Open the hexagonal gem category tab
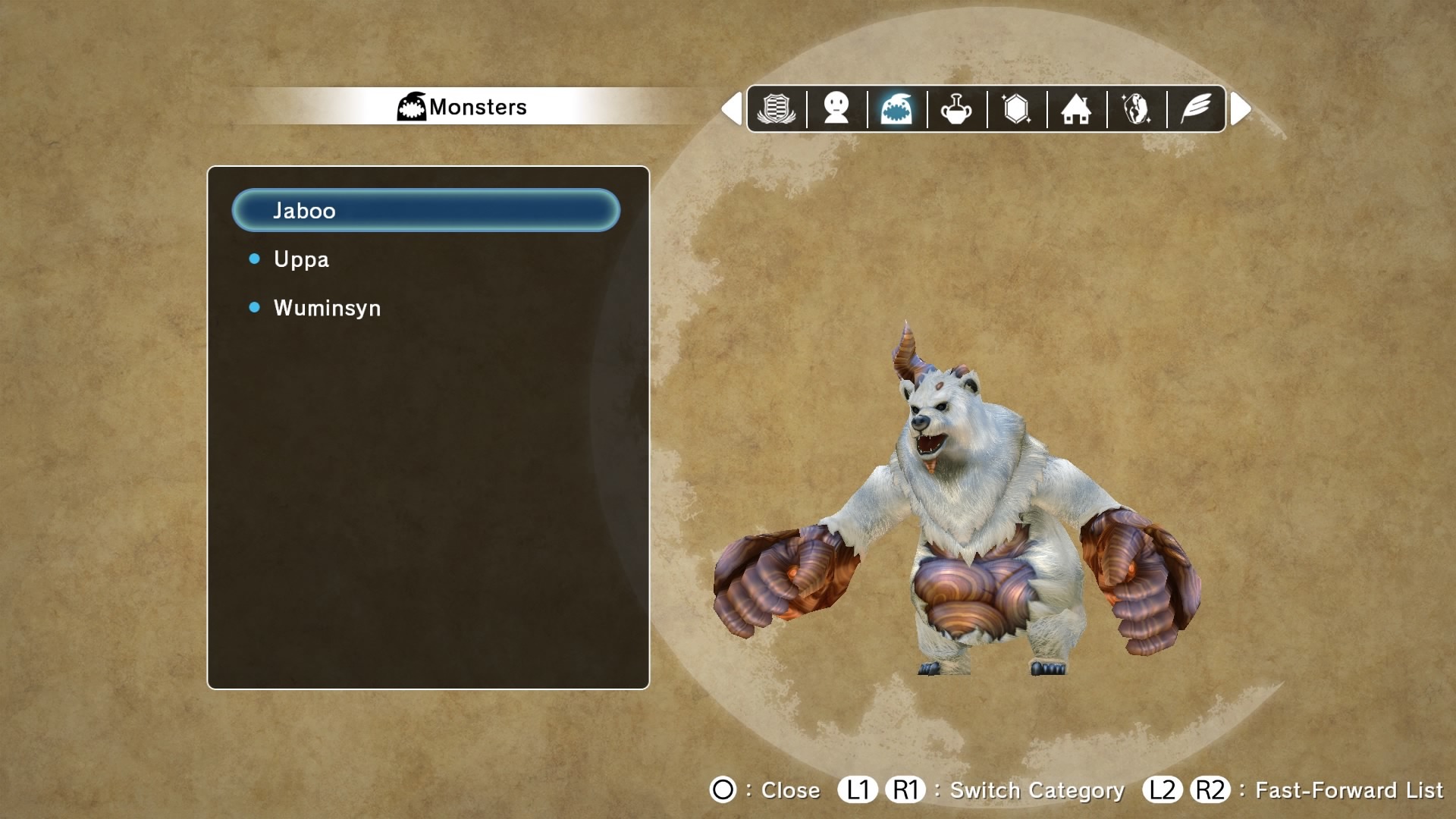This screenshot has height=819, width=1456. click(1015, 109)
